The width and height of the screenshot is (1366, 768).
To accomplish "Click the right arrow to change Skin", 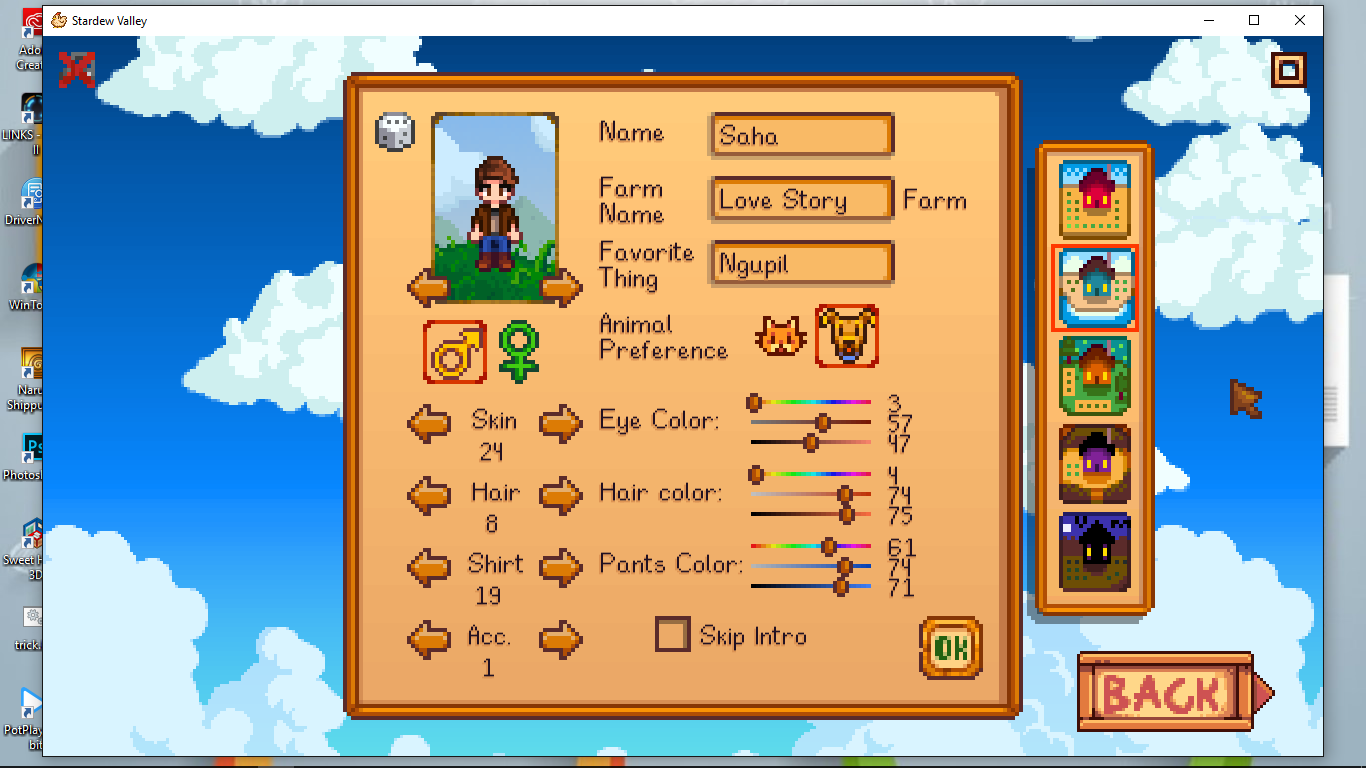I will [x=561, y=424].
